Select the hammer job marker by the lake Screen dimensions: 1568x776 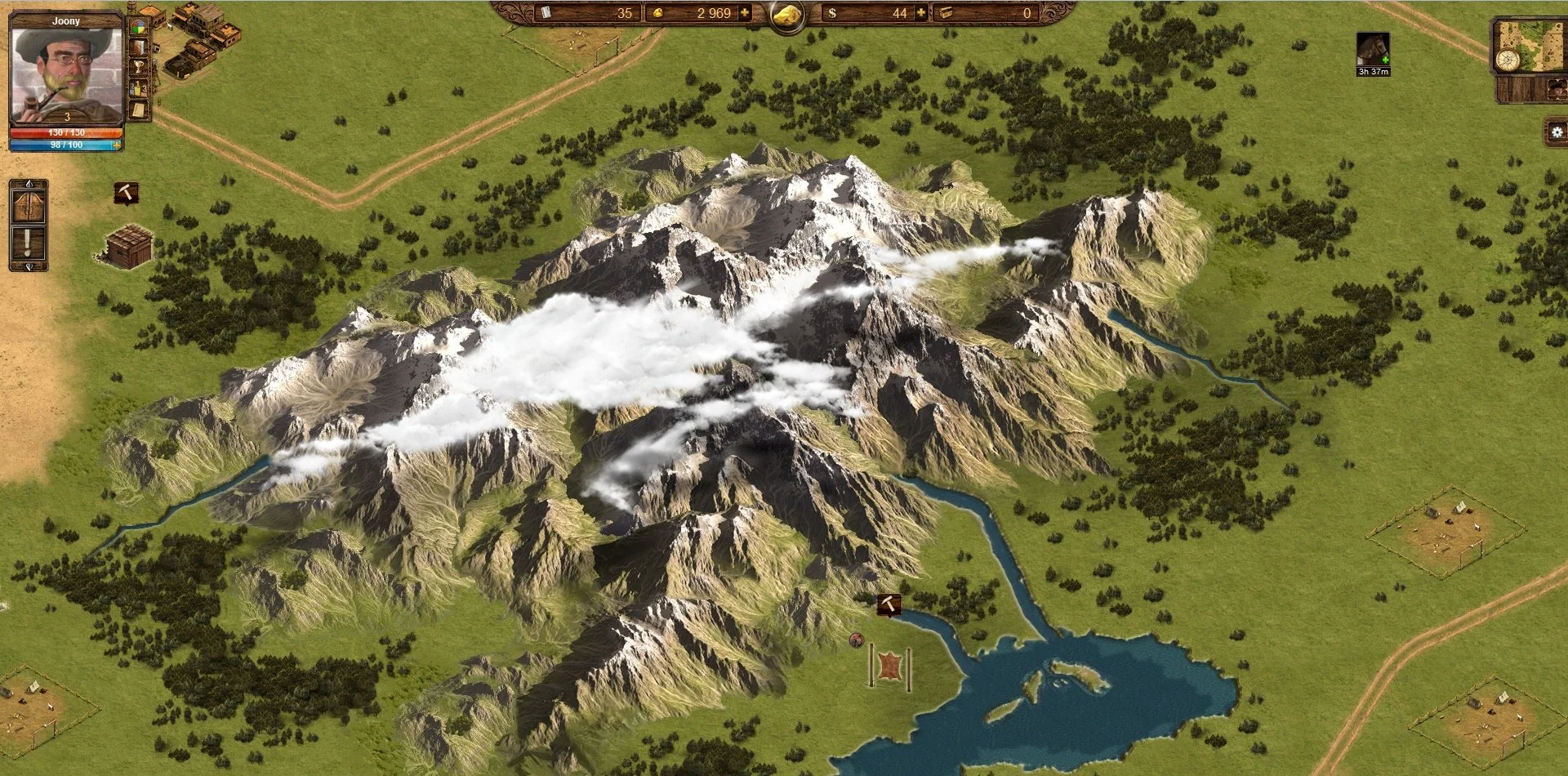tap(889, 604)
